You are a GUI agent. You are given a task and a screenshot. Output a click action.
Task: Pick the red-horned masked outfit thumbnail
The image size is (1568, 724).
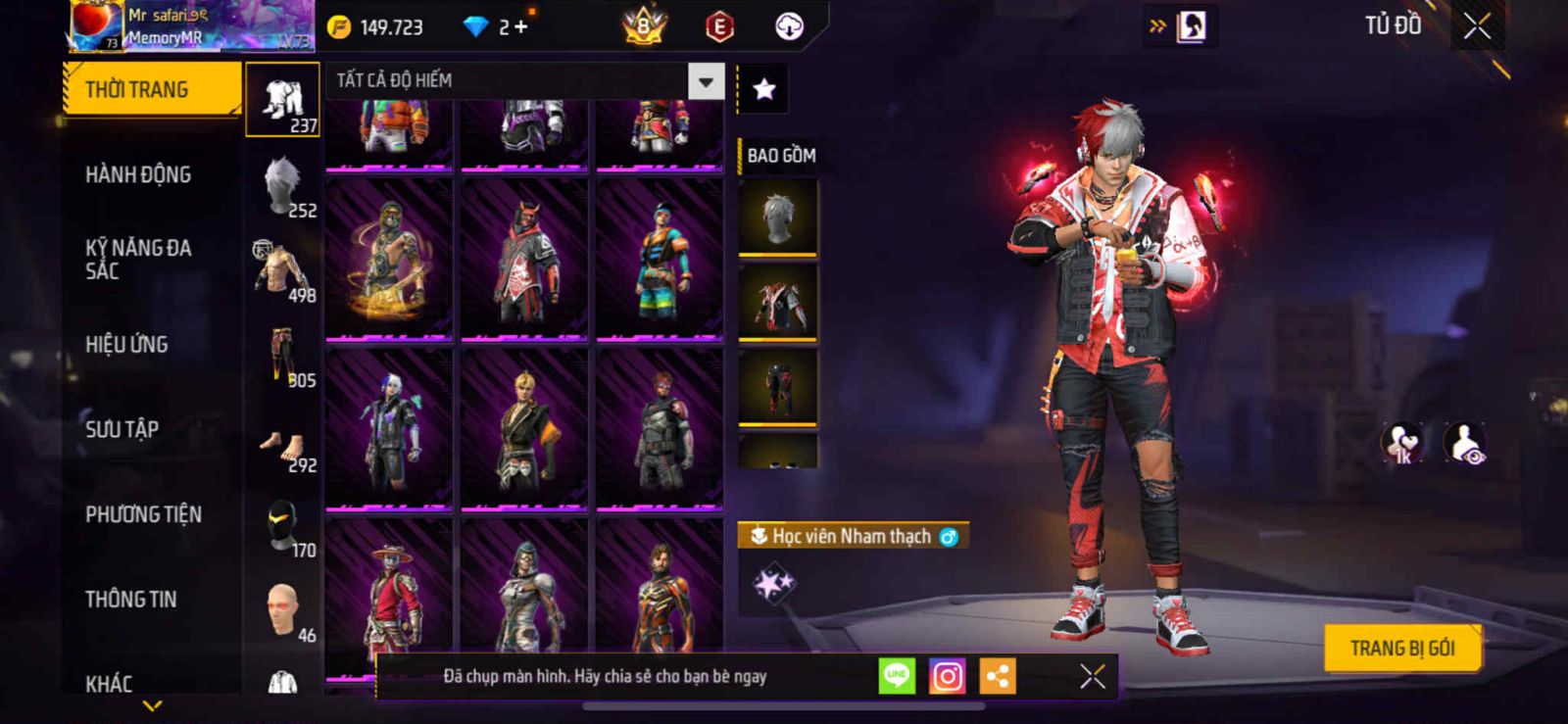click(x=524, y=259)
